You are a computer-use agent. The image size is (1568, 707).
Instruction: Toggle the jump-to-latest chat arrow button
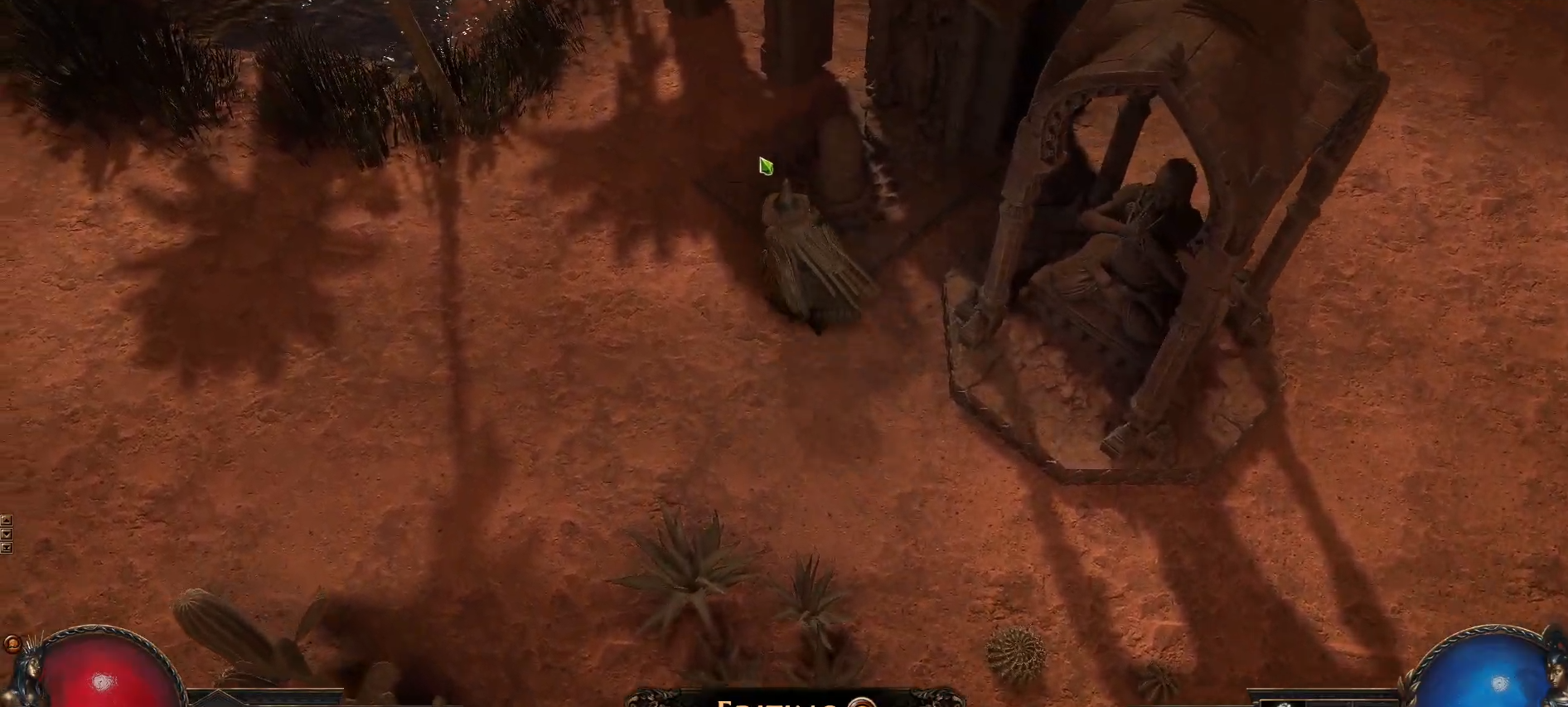tap(7, 547)
